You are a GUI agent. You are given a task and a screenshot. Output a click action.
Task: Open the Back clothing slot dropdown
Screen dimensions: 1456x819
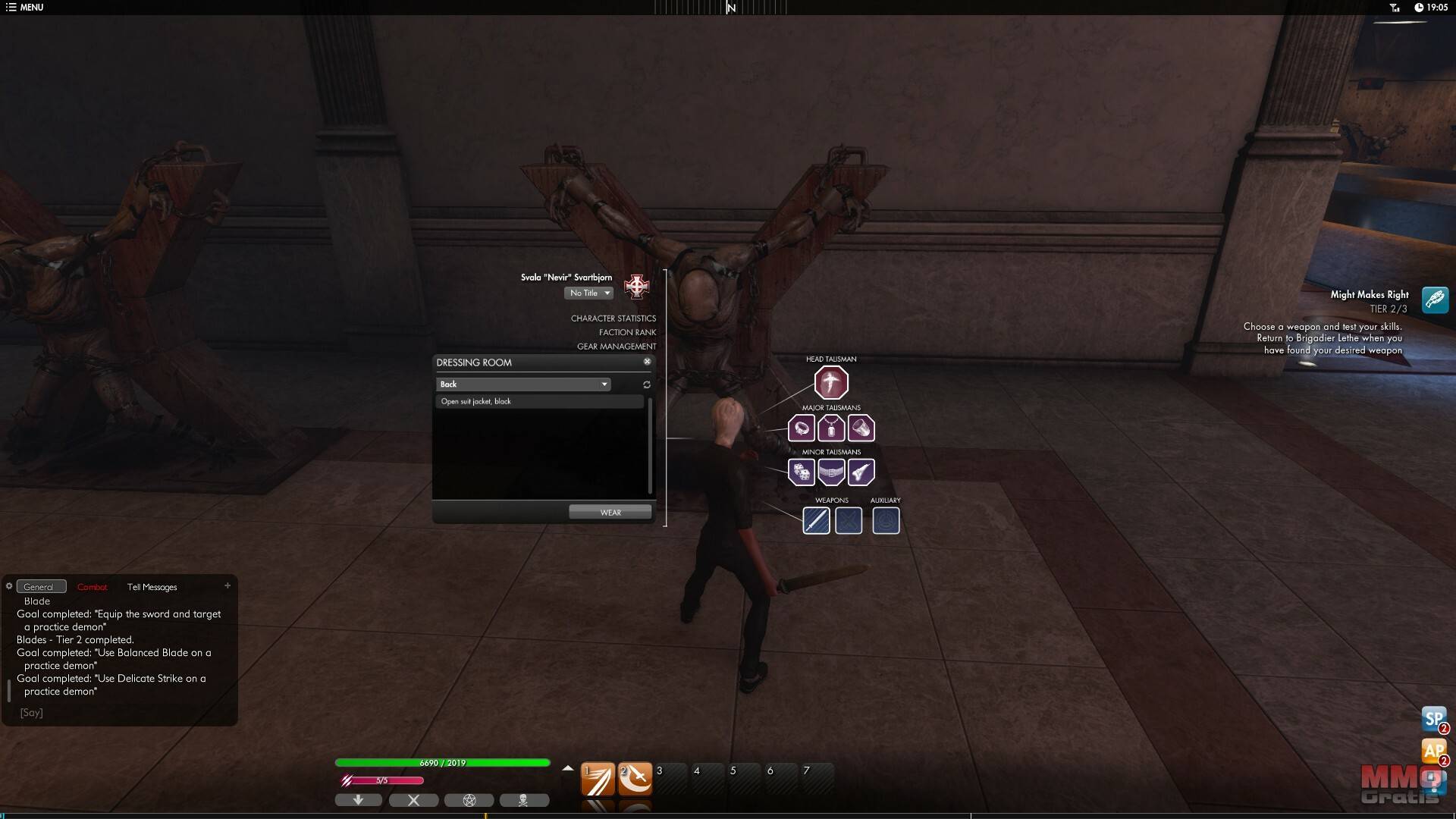(x=524, y=384)
